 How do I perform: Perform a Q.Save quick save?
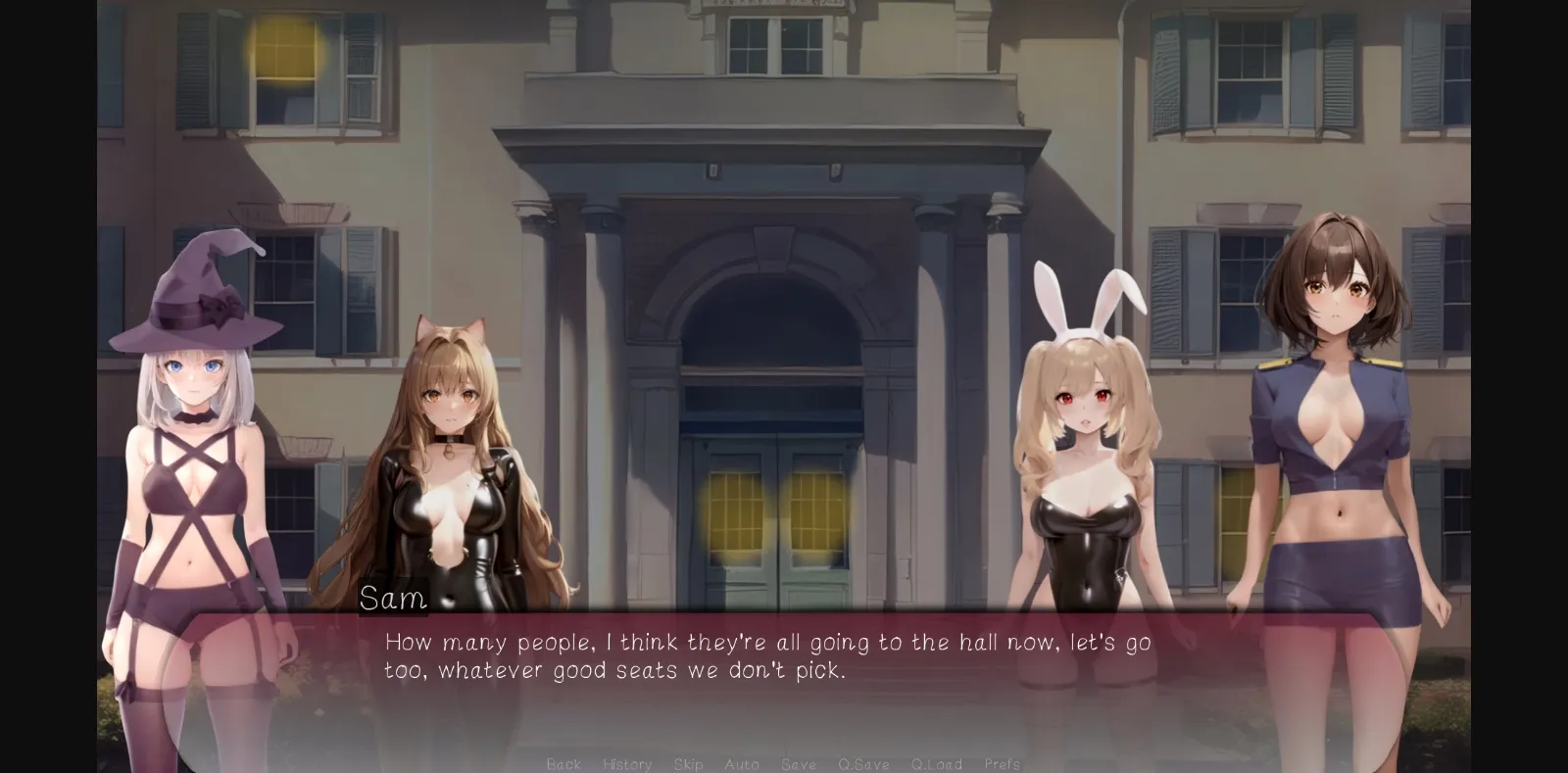point(864,764)
